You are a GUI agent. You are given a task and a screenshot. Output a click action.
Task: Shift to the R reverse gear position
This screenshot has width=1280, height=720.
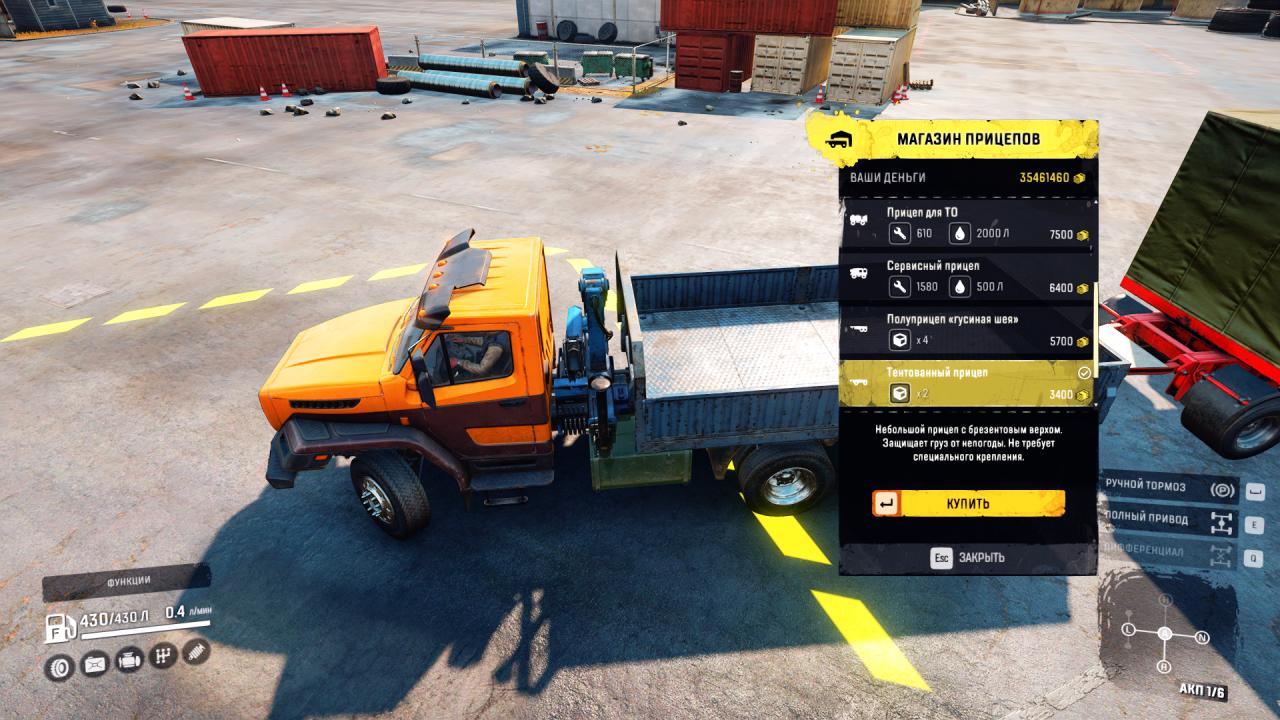point(1164,666)
